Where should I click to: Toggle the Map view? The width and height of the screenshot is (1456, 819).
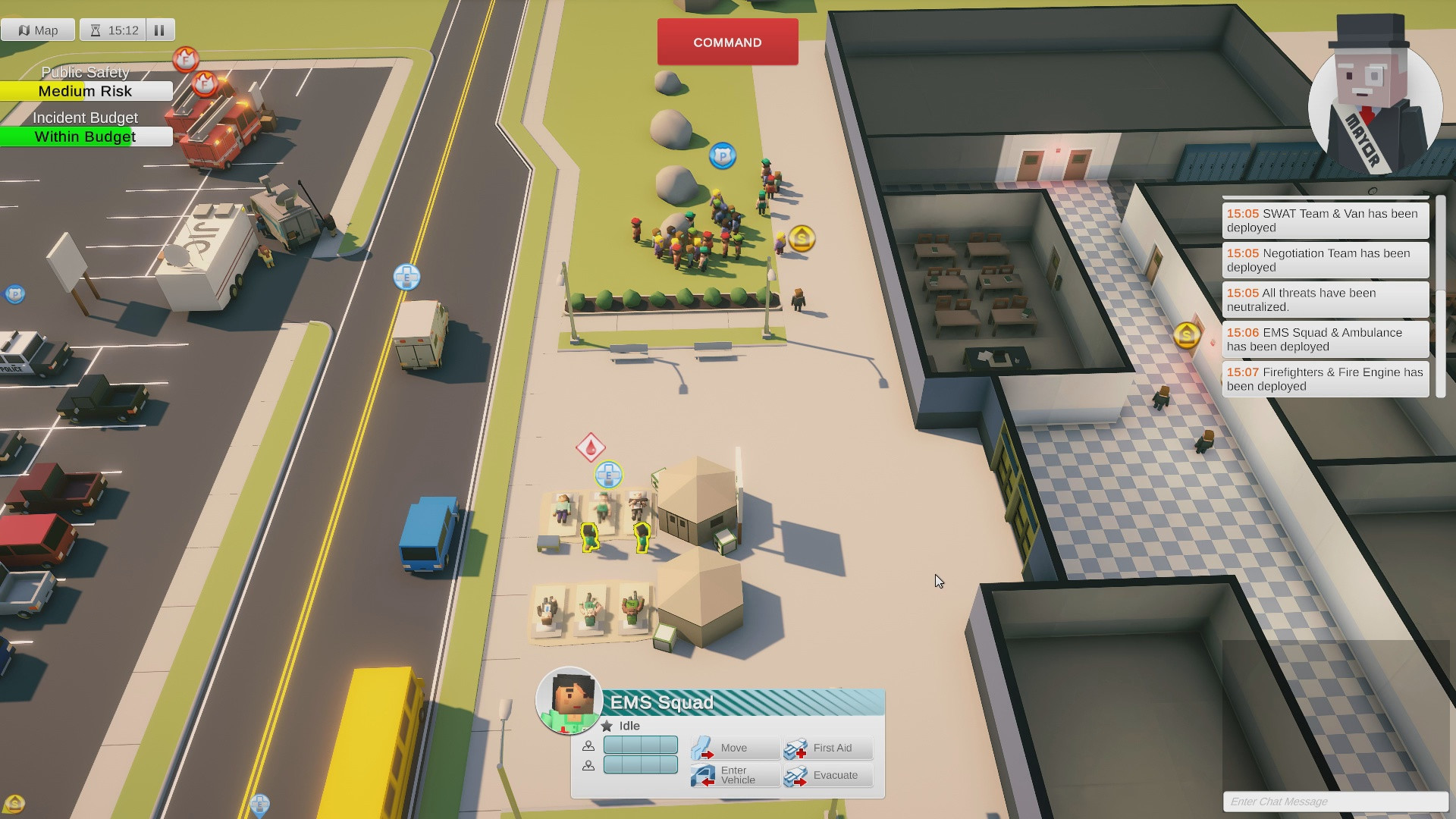tap(39, 30)
